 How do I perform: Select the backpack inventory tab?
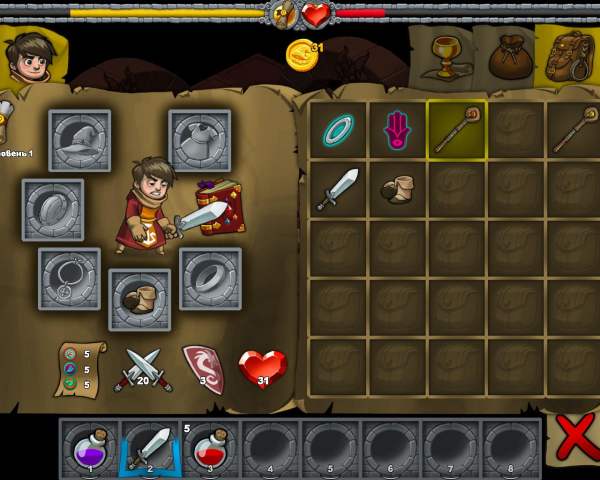pos(568,57)
